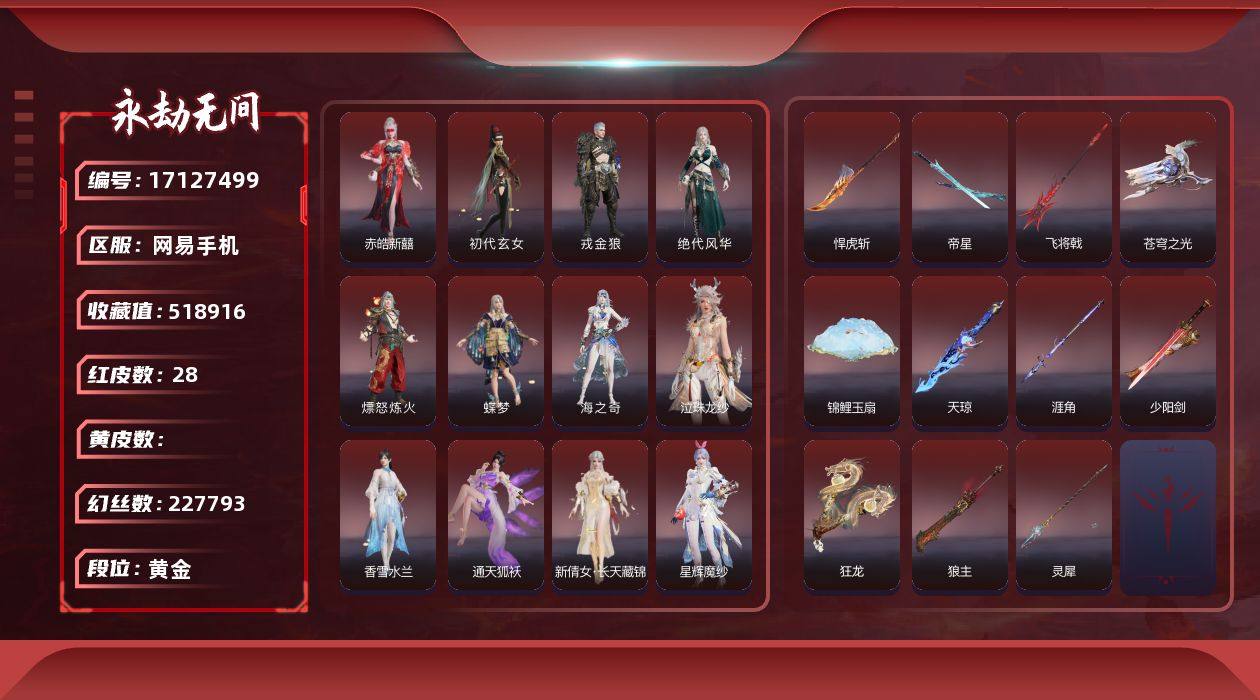Viewport: 1260px width, 700px height.
Task: Click the 灵犀 weapon card
Action: [x=1064, y=515]
